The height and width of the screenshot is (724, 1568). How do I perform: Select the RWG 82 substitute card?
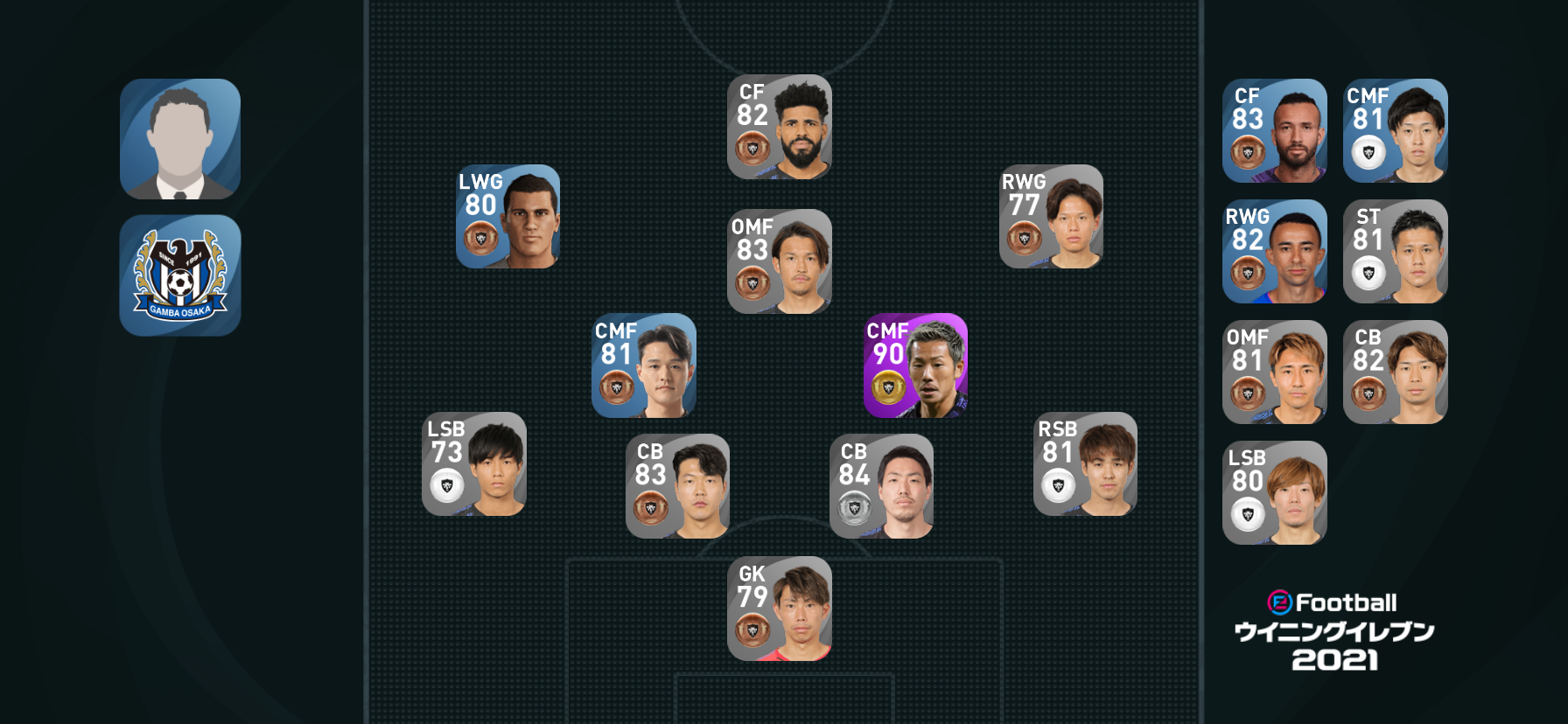point(1274,251)
